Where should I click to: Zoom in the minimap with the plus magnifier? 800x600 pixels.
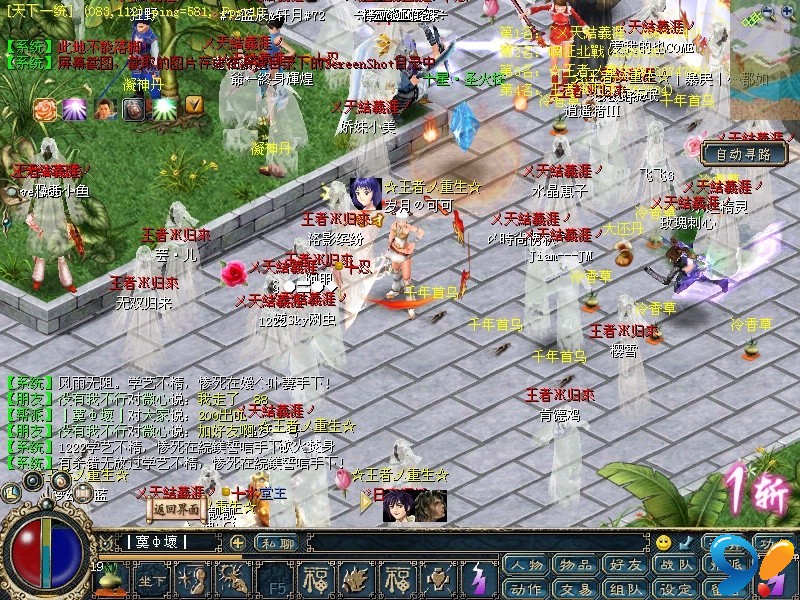pyautogui.click(x=785, y=12)
